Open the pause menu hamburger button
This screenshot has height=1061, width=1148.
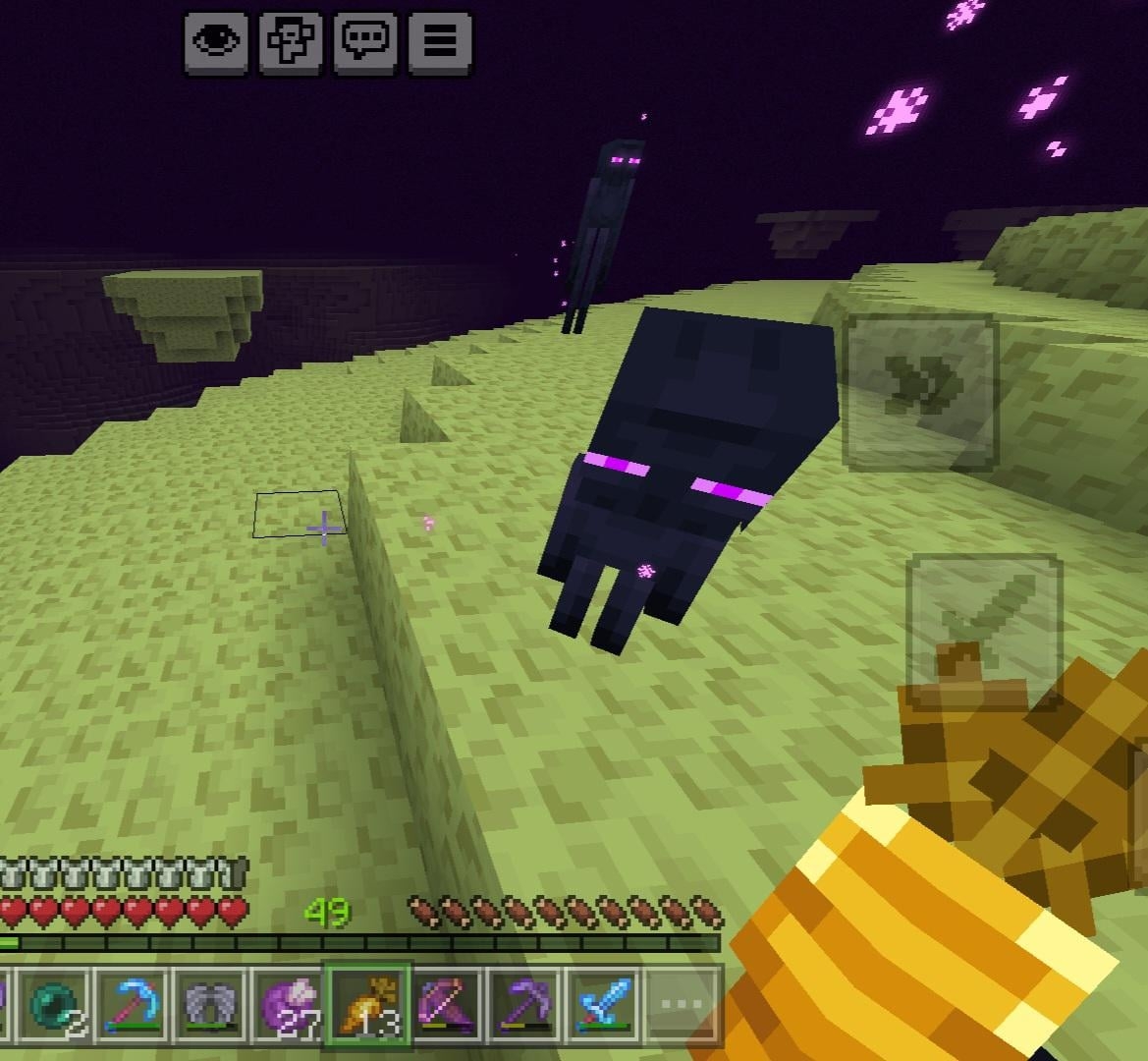pos(440,42)
